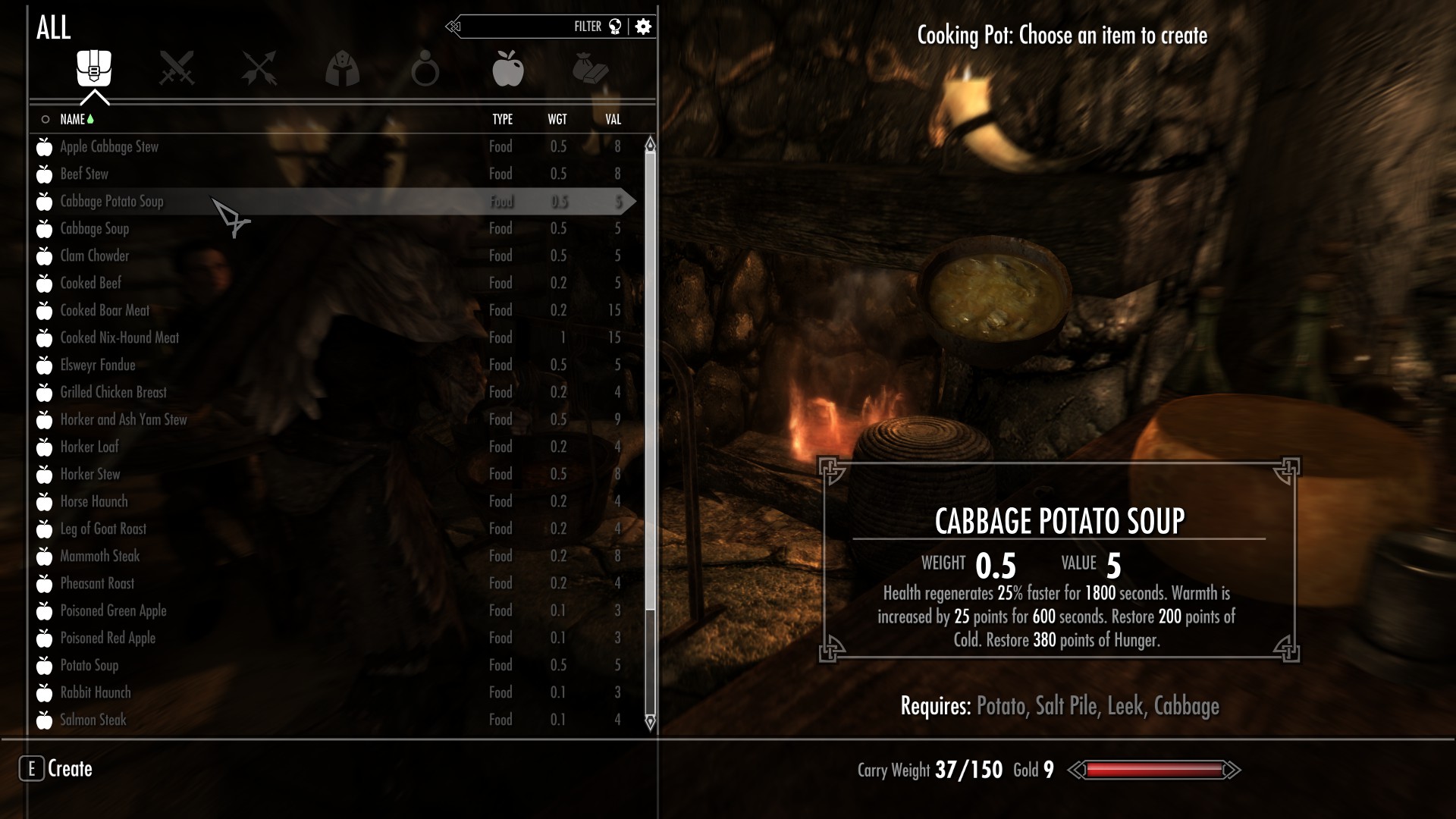Choose Elsweyr Fondue in the recipe list
The width and height of the screenshot is (1456, 819).
click(98, 365)
